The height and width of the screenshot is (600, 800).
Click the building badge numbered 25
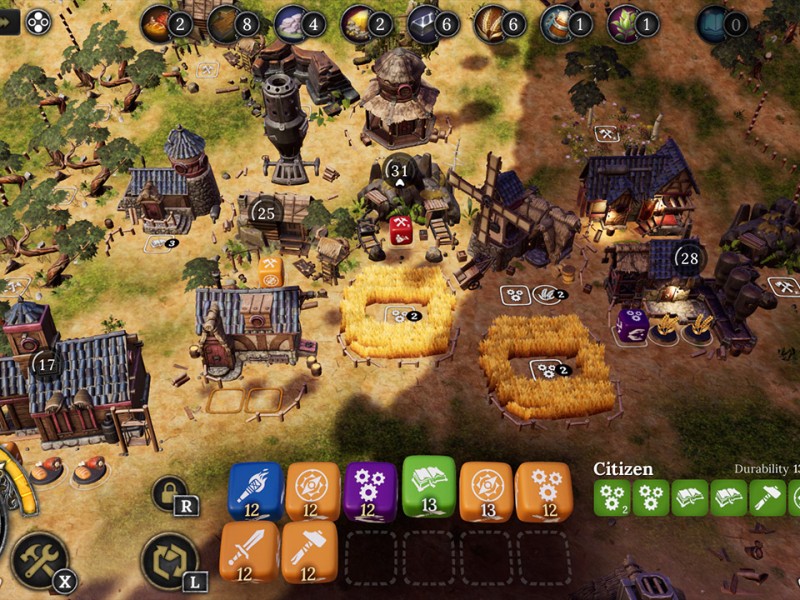pyautogui.click(x=266, y=212)
